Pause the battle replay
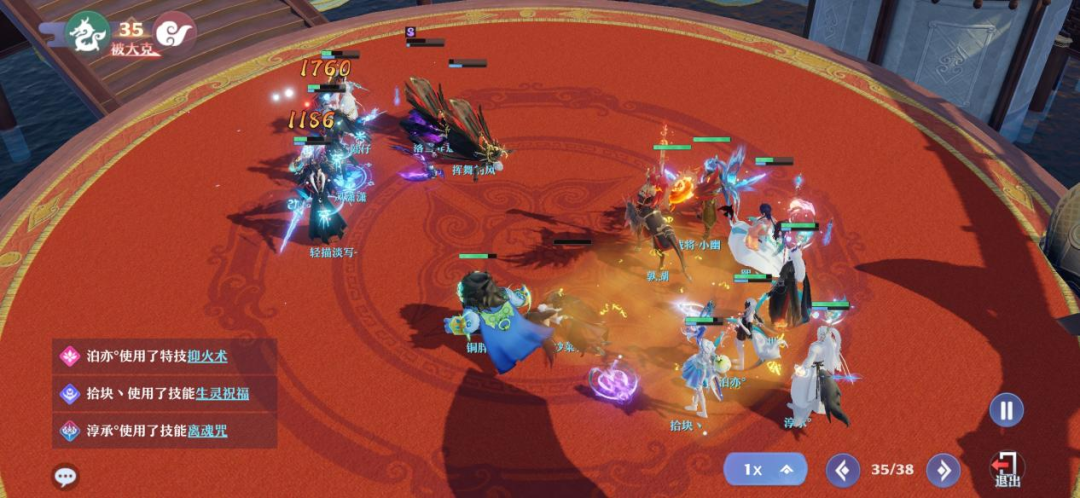This screenshot has width=1080, height=498. [x=1006, y=410]
